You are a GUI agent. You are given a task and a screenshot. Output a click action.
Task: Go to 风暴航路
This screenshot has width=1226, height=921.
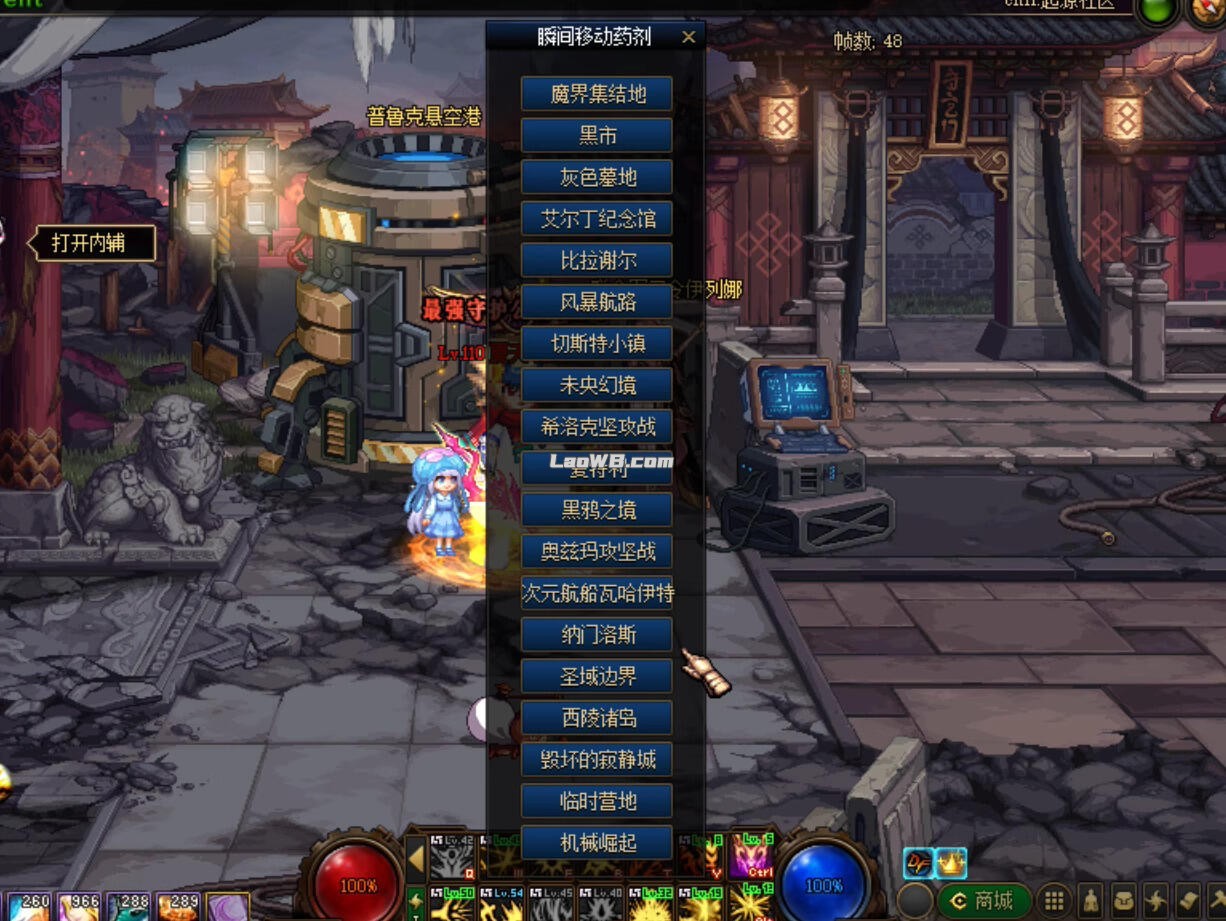(x=597, y=302)
